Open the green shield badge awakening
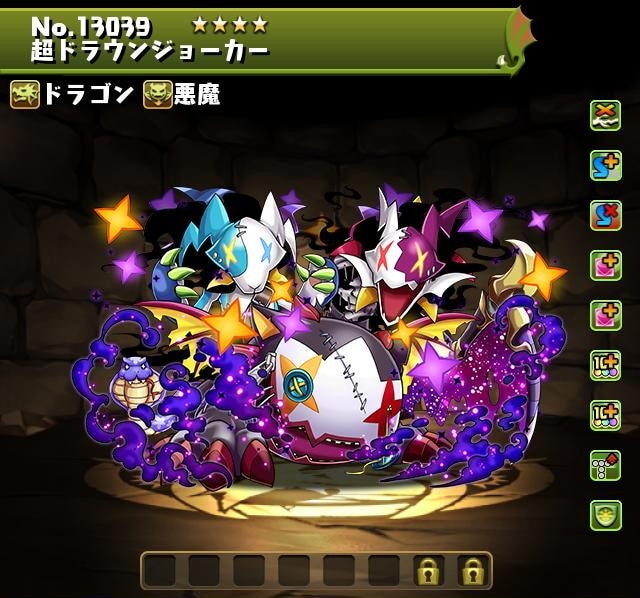The width and height of the screenshot is (640, 598). click(605, 515)
